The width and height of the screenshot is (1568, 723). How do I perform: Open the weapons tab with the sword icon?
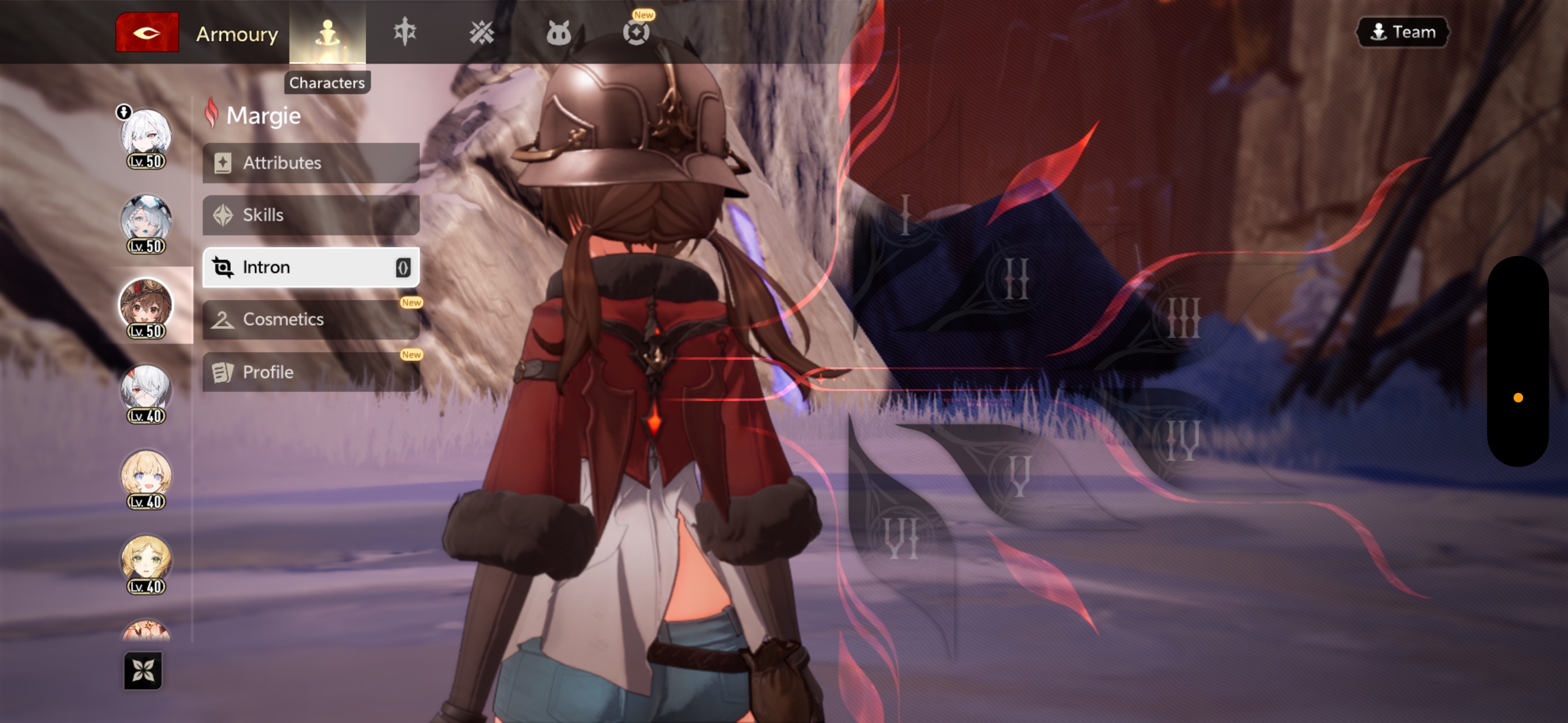coord(405,31)
